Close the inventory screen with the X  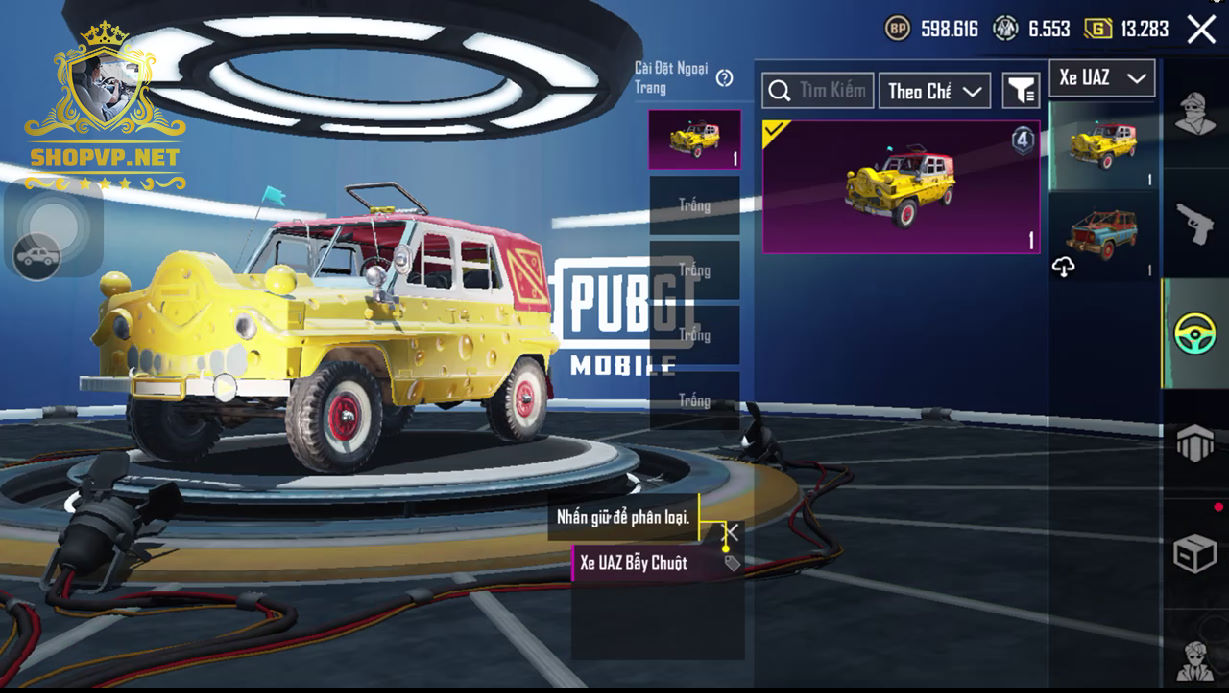1201,29
